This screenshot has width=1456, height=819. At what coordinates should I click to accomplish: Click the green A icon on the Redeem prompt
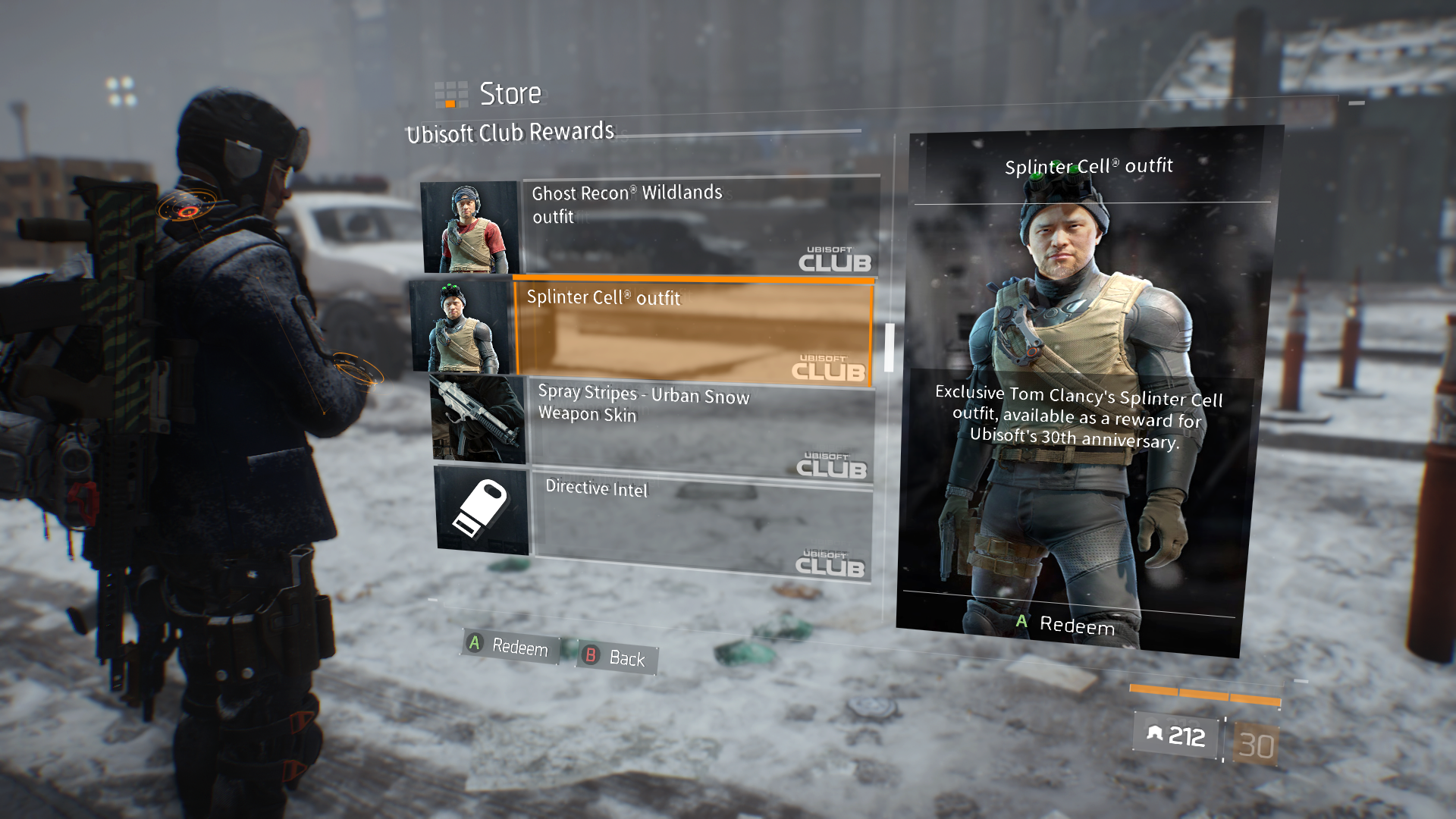[x=474, y=643]
